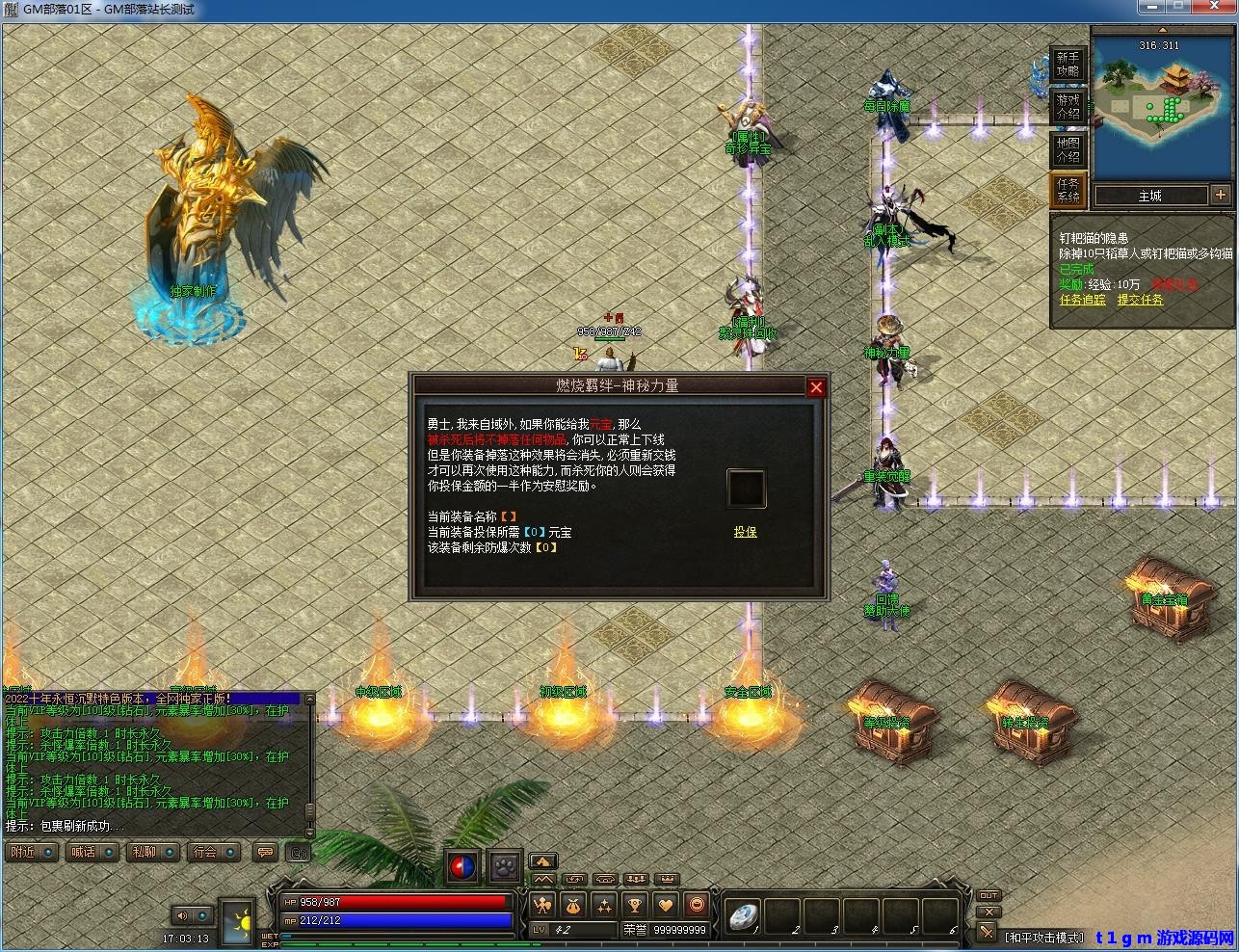
Task: Open the heart icon in menu bar
Action: [666, 905]
